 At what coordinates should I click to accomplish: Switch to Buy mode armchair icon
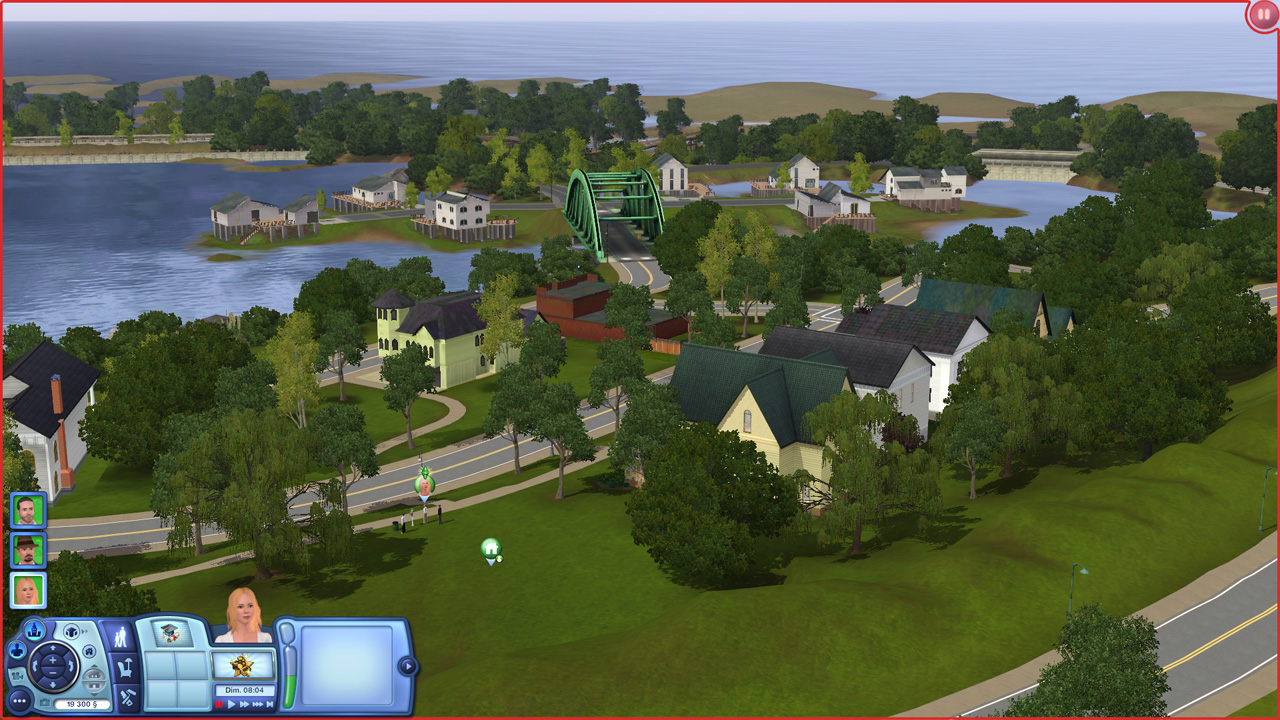pos(127,667)
